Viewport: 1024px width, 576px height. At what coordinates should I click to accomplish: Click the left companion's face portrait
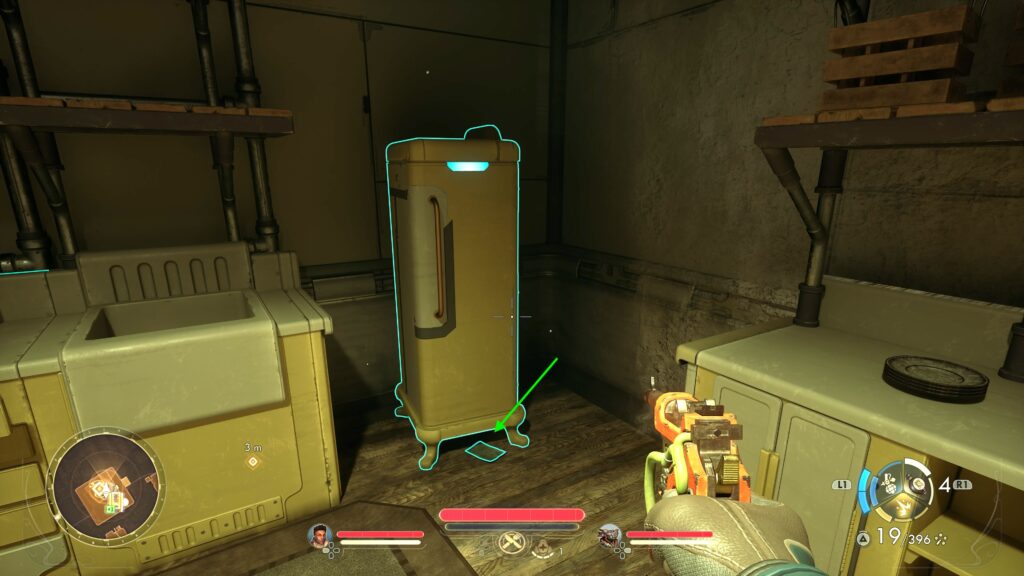(x=320, y=536)
